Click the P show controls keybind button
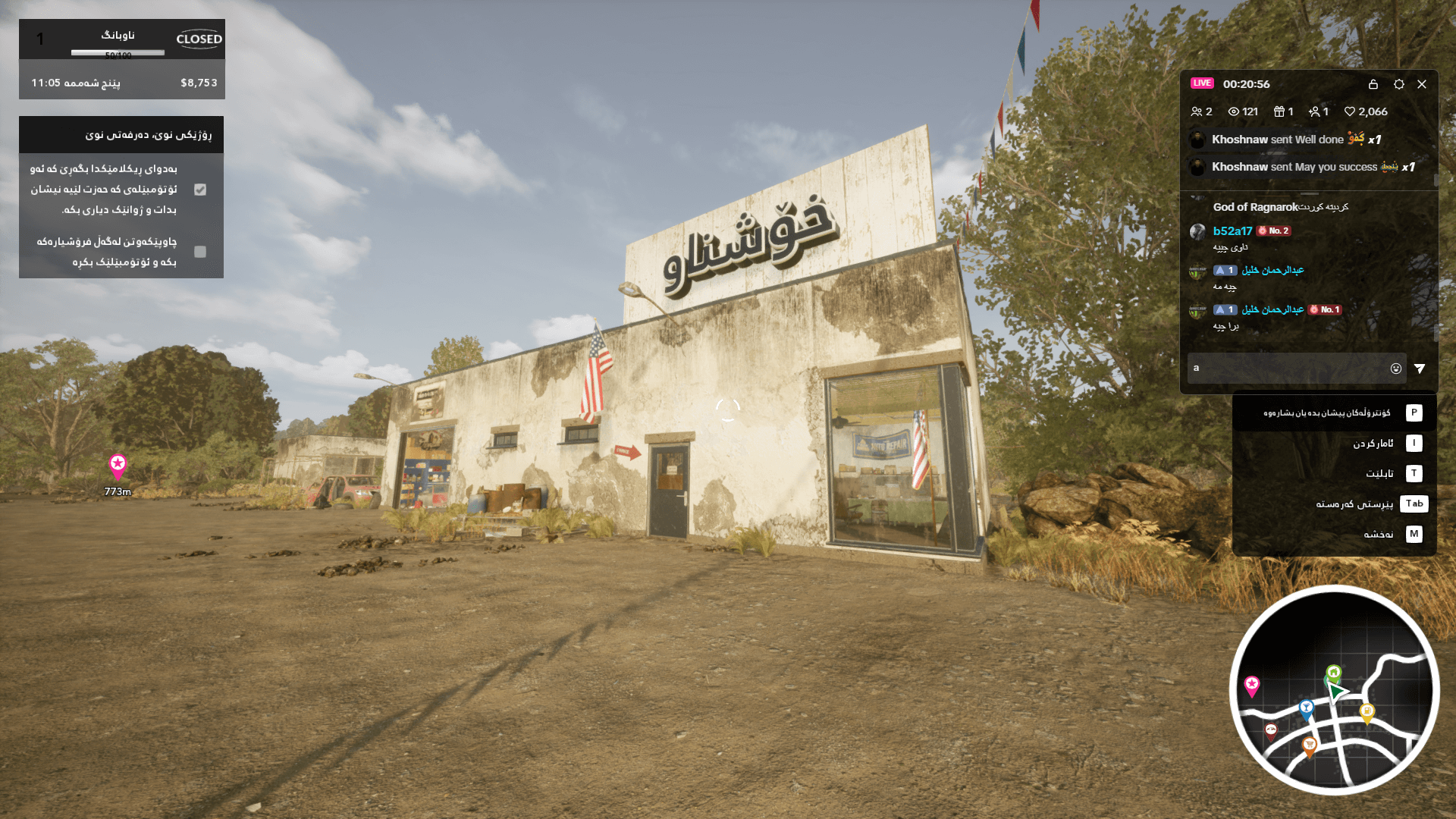The image size is (1456, 819). click(1414, 413)
